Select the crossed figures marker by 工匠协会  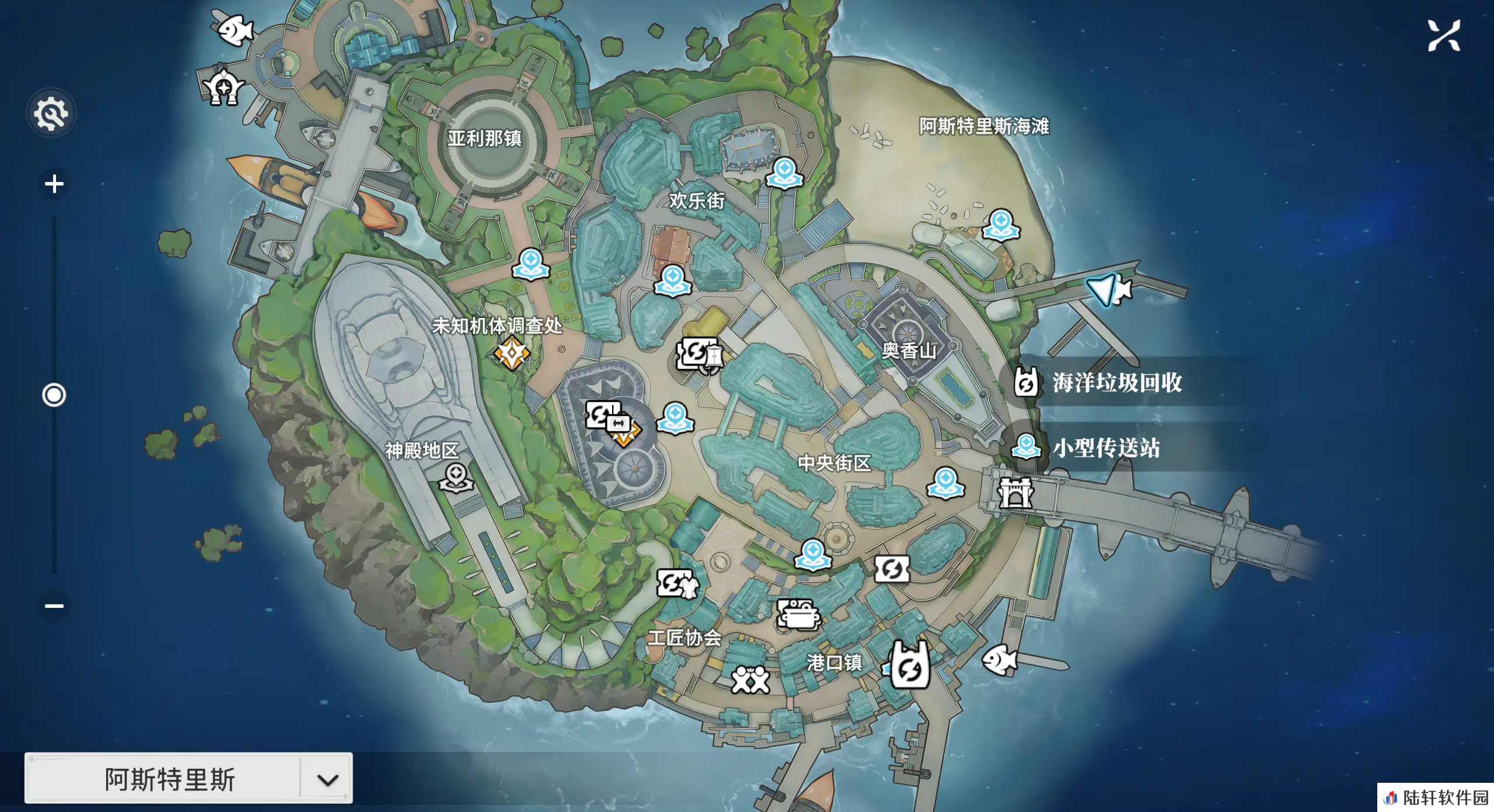point(751,680)
